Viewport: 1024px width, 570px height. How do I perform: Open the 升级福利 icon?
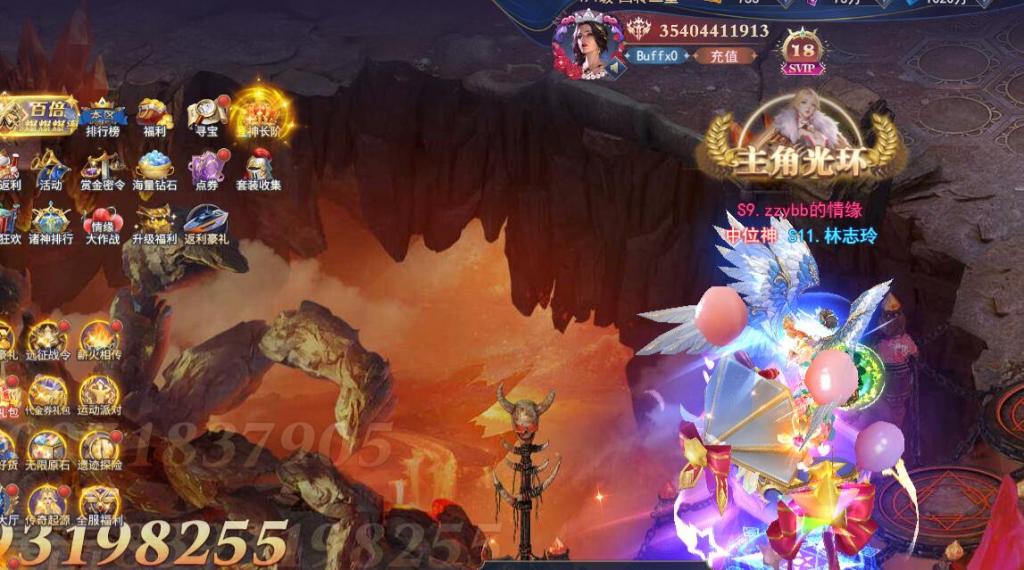pyautogui.click(x=155, y=223)
